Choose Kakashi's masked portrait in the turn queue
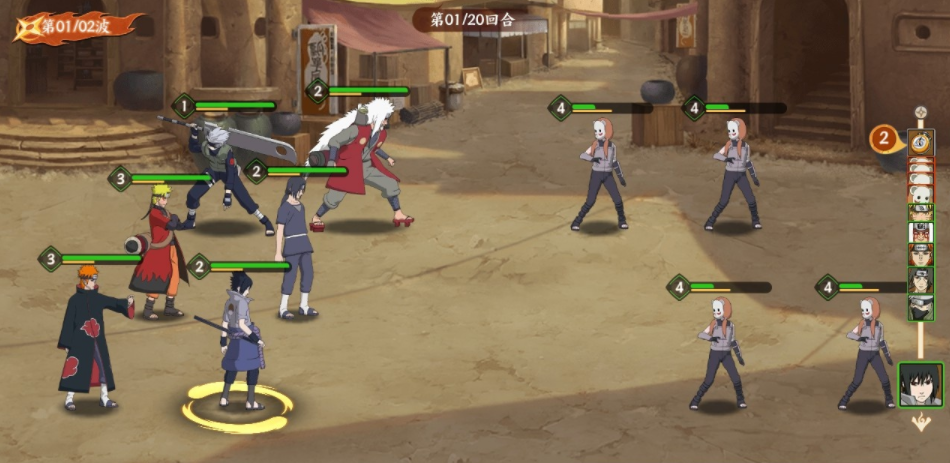This screenshot has width=950, height=463. pyautogui.click(x=920, y=307)
